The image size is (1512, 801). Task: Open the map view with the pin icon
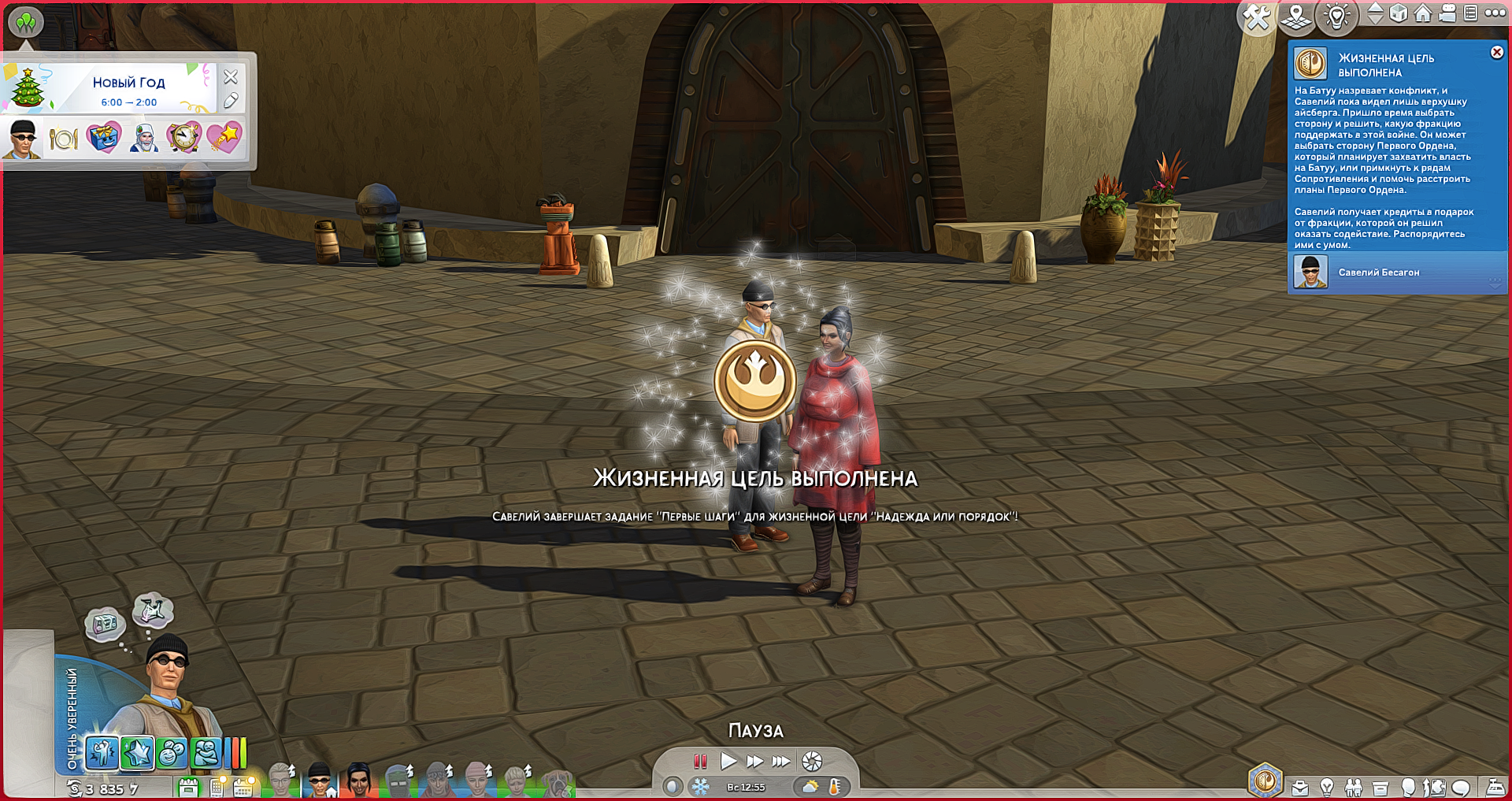click(x=1296, y=17)
